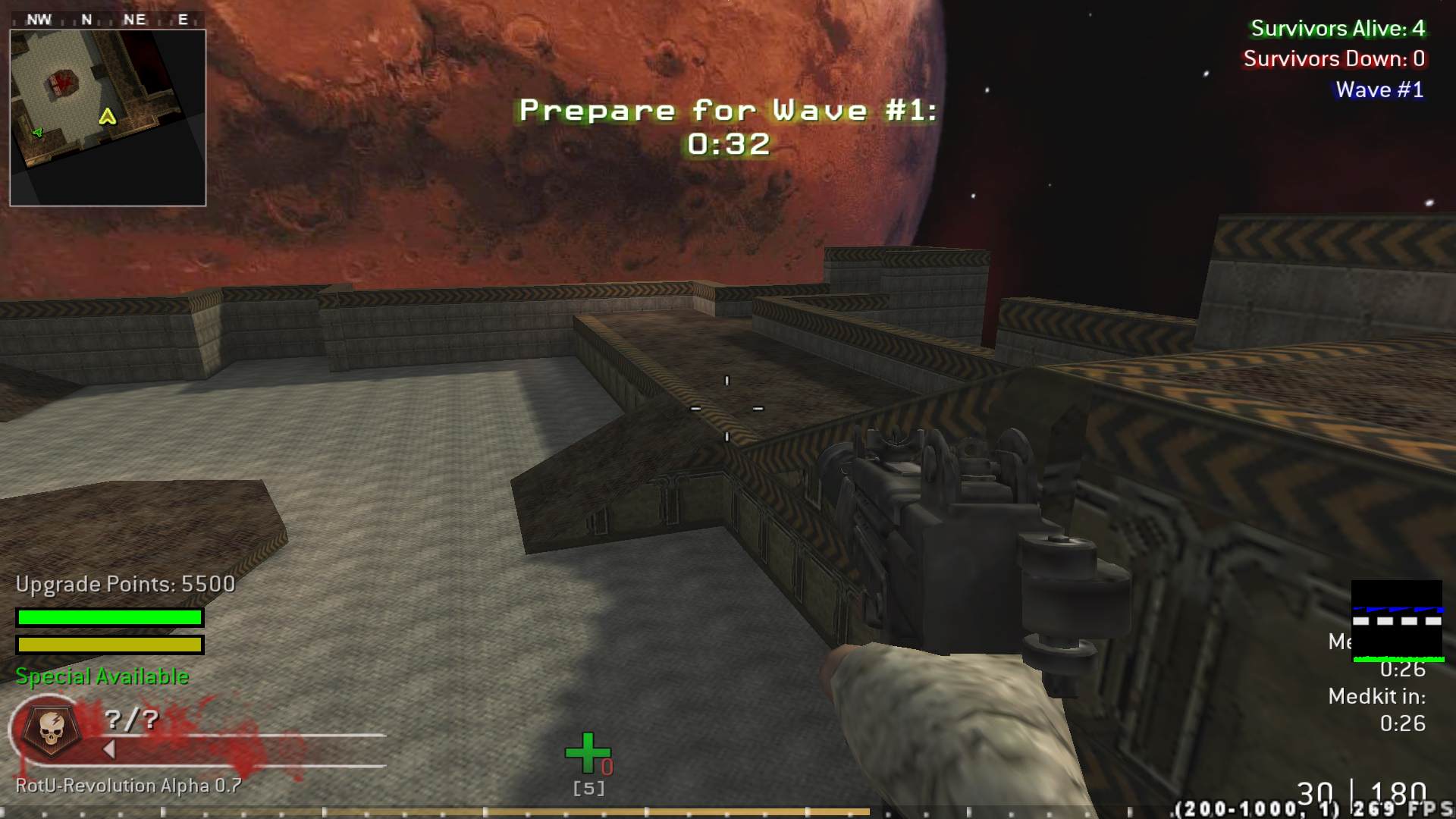Toggle the Wave #1 status label

point(1379,89)
